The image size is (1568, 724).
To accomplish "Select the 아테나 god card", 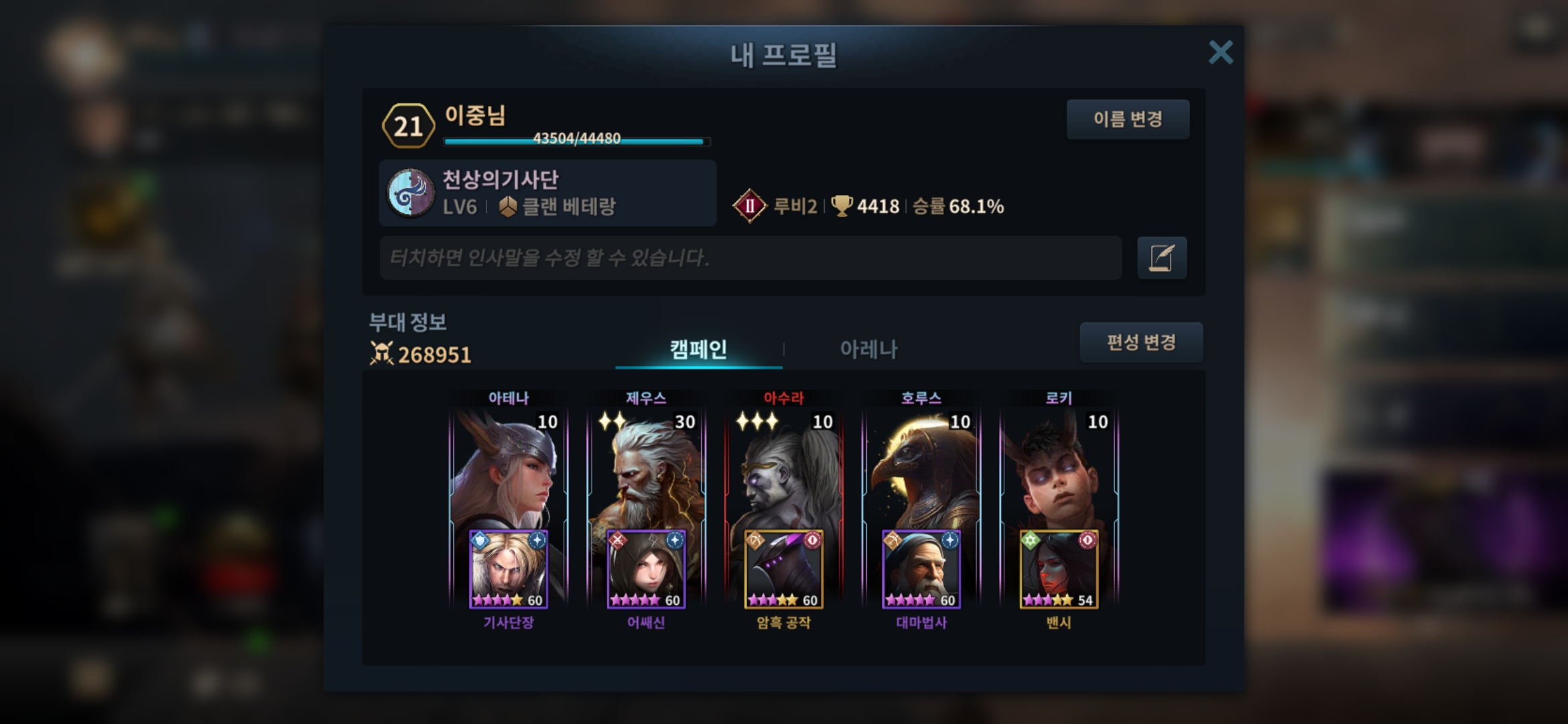I will (508, 469).
